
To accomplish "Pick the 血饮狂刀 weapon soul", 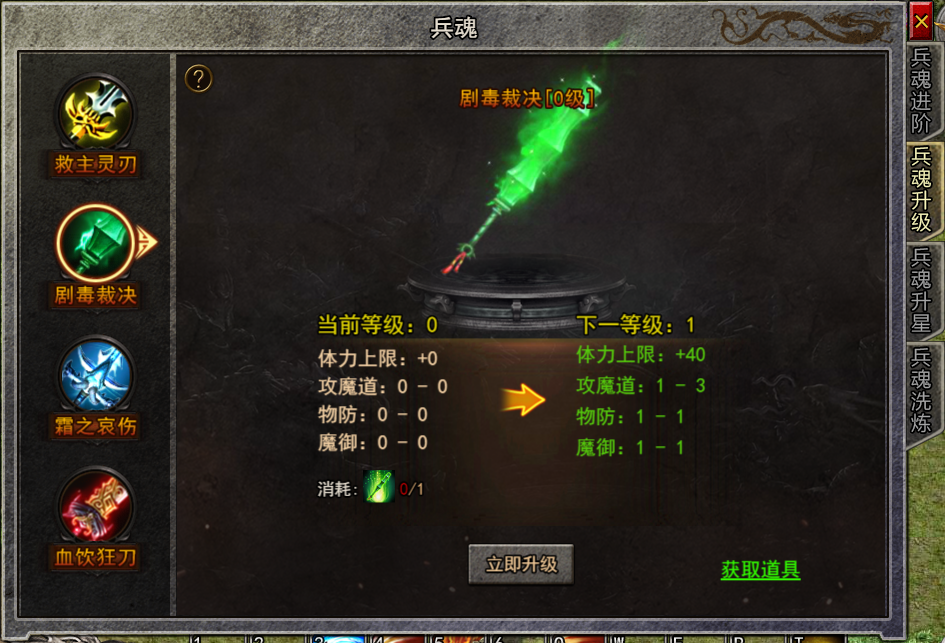I will [95, 506].
